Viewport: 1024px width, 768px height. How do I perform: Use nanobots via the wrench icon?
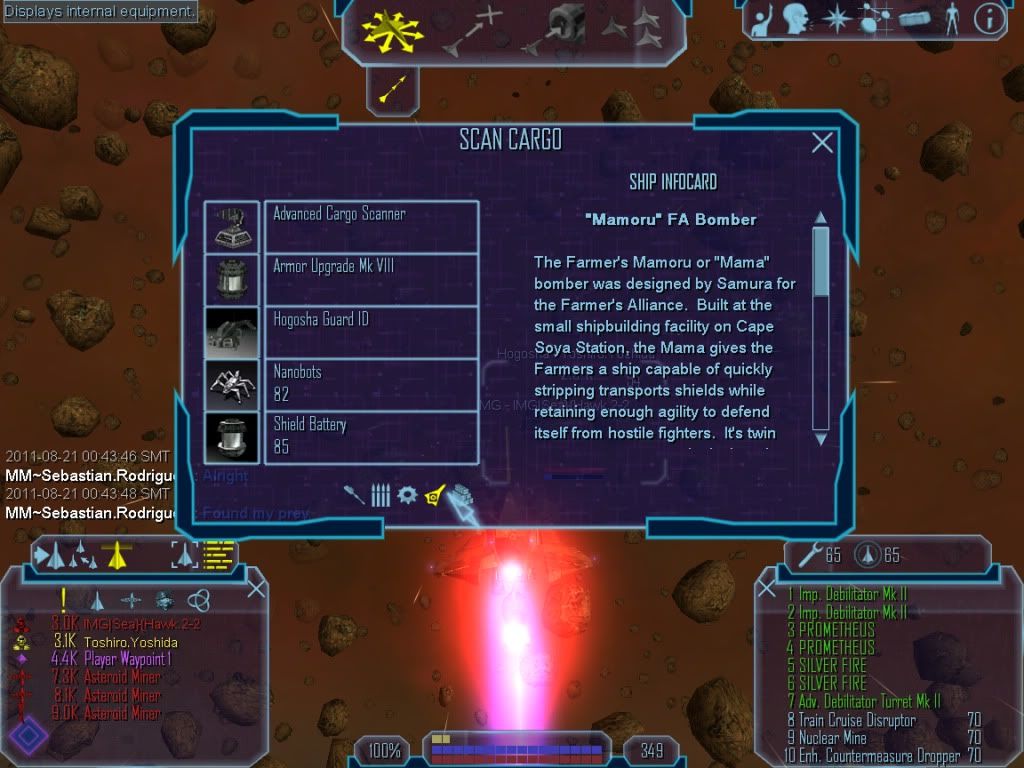(x=808, y=555)
